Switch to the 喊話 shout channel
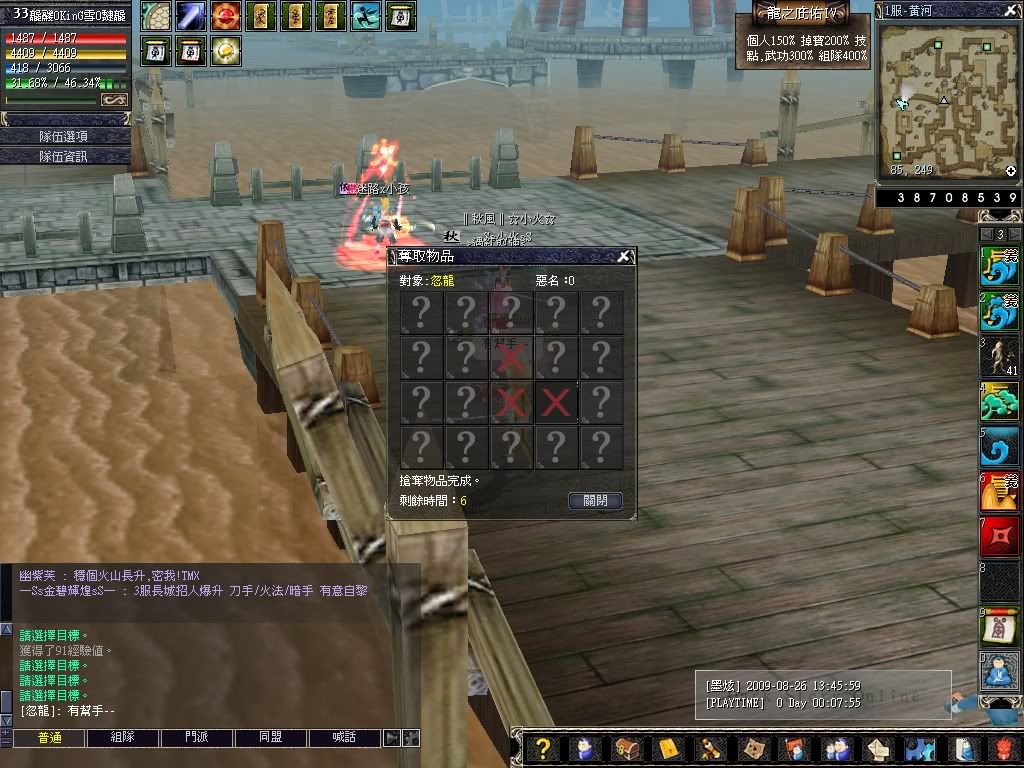 point(345,738)
